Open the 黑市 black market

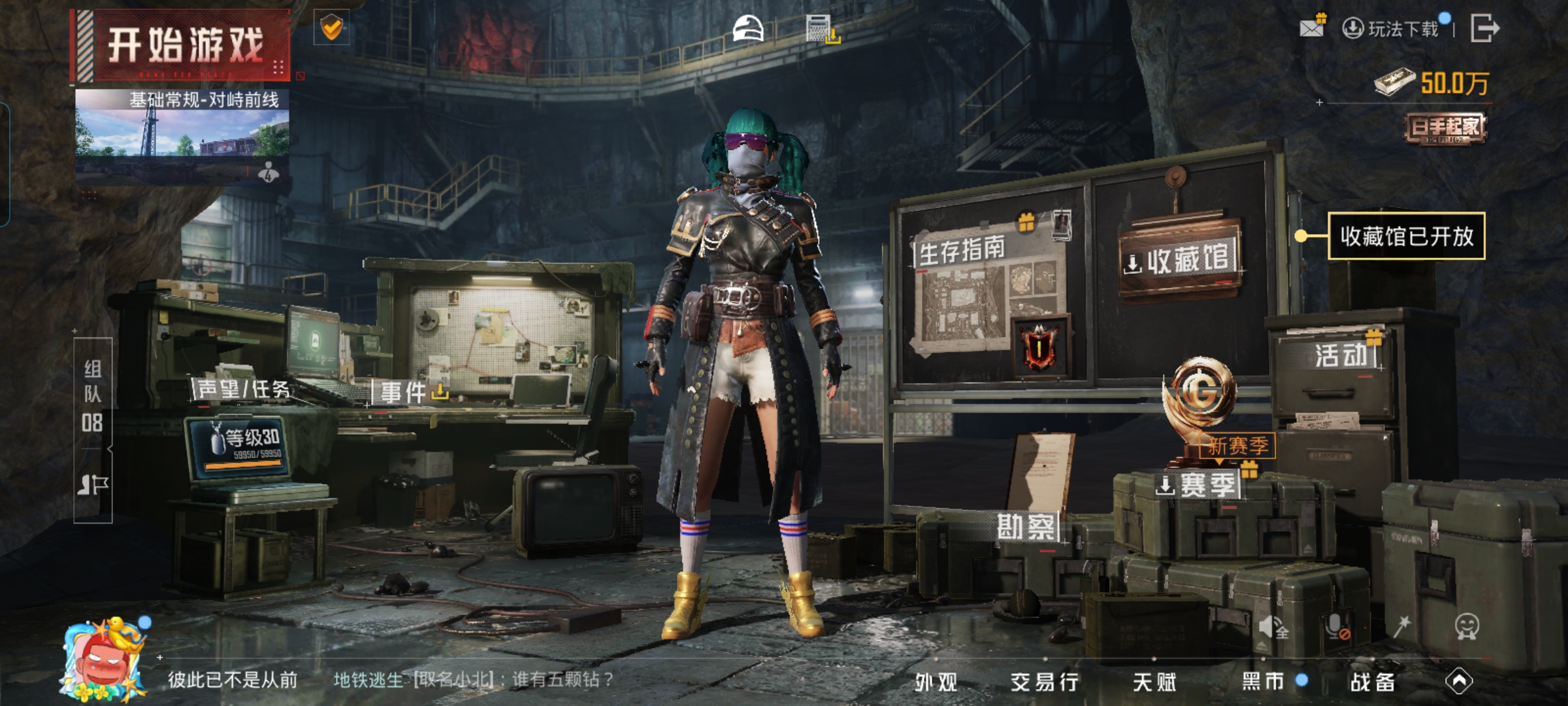pos(1264,682)
